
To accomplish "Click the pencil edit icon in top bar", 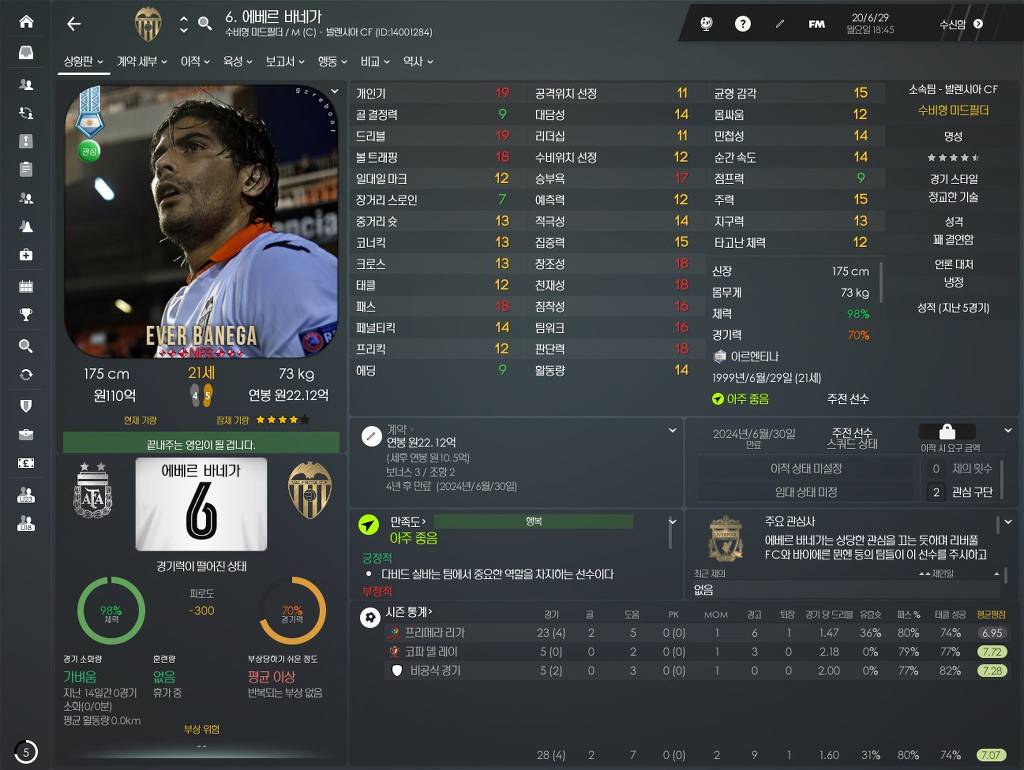I will coord(780,24).
